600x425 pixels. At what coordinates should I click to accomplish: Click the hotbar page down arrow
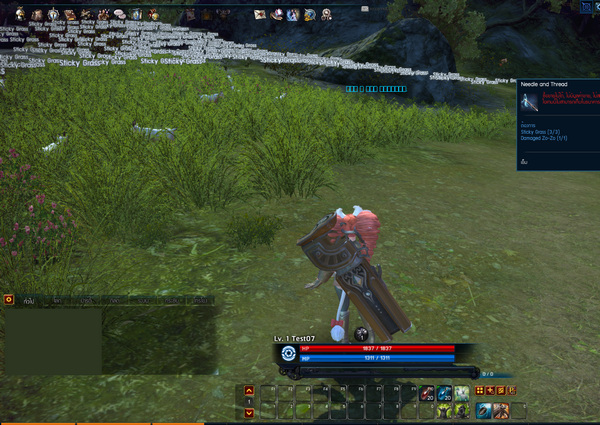click(249, 410)
